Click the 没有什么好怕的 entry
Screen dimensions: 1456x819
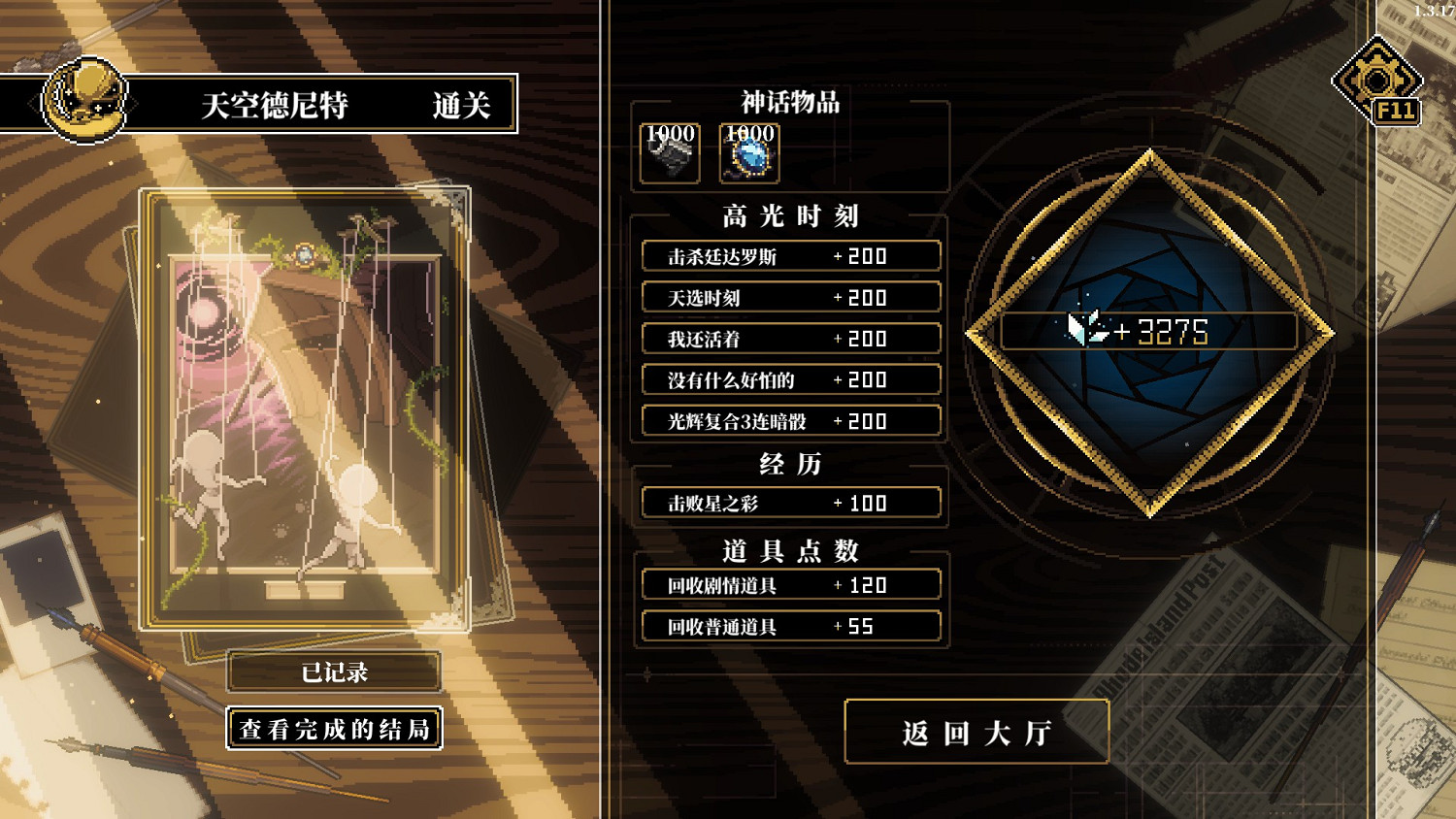pyautogui.click(x=790, y=379)
